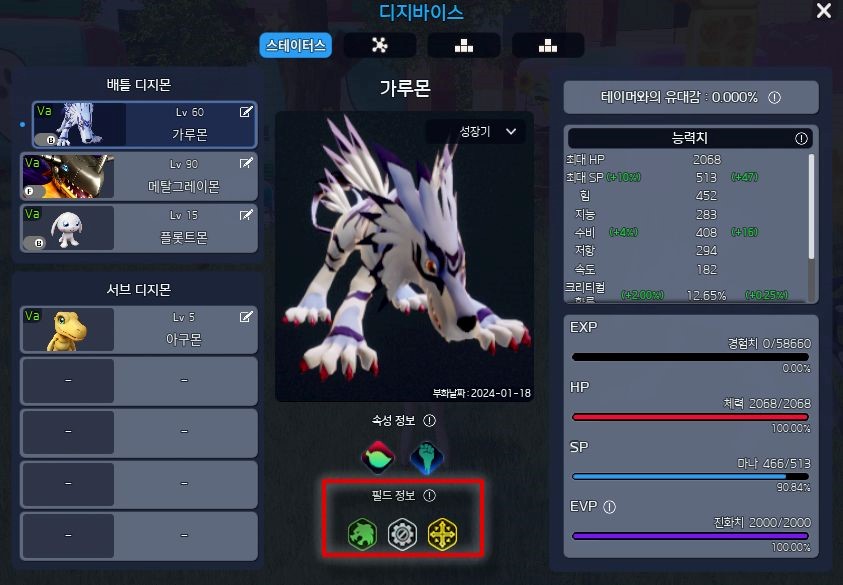Edit 가루몬's name with the pencil icon
Viewport: 843px width, 585px height.
[x=246, y=113]
